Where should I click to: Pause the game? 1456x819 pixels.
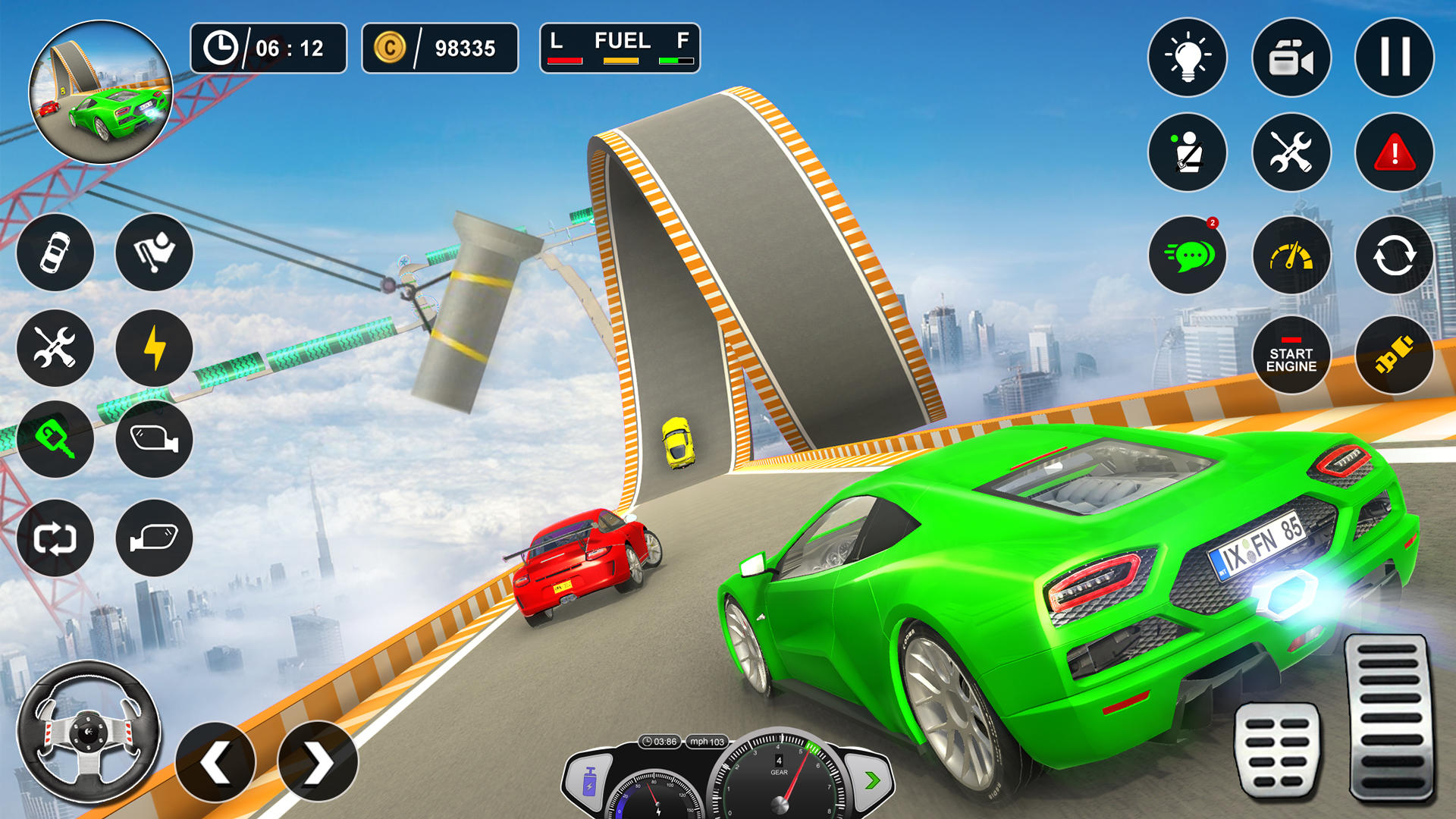1394,57
